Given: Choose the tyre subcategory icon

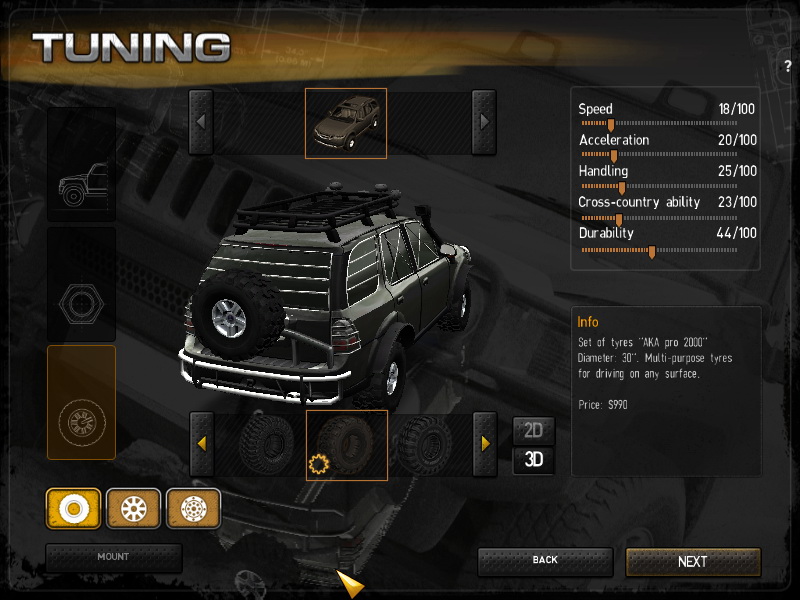Looking at the screenshot, I should (x=73, y=508).
